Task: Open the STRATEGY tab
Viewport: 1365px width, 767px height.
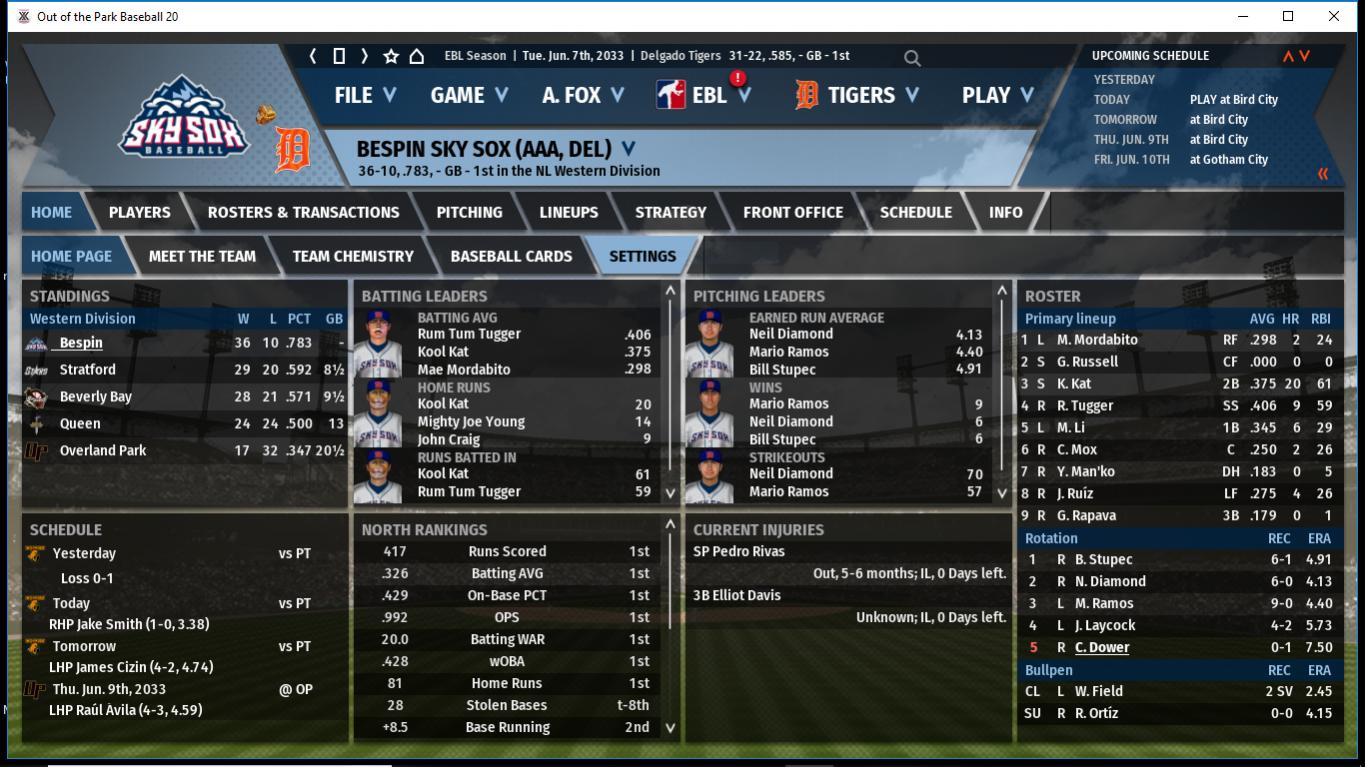Action: pyautogui.click(x=670, y=212)
